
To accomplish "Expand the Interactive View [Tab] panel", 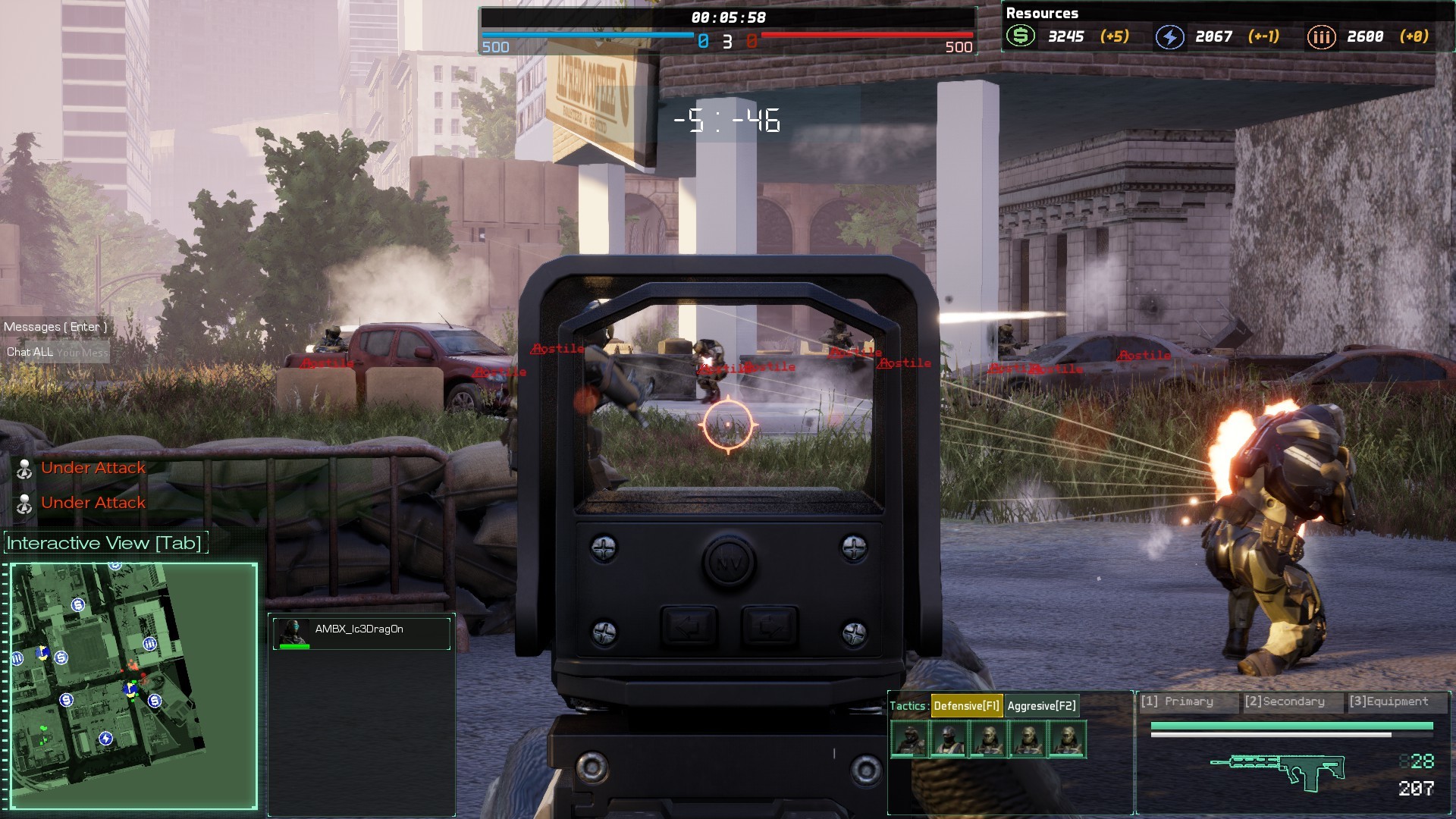I will (104, 542).
